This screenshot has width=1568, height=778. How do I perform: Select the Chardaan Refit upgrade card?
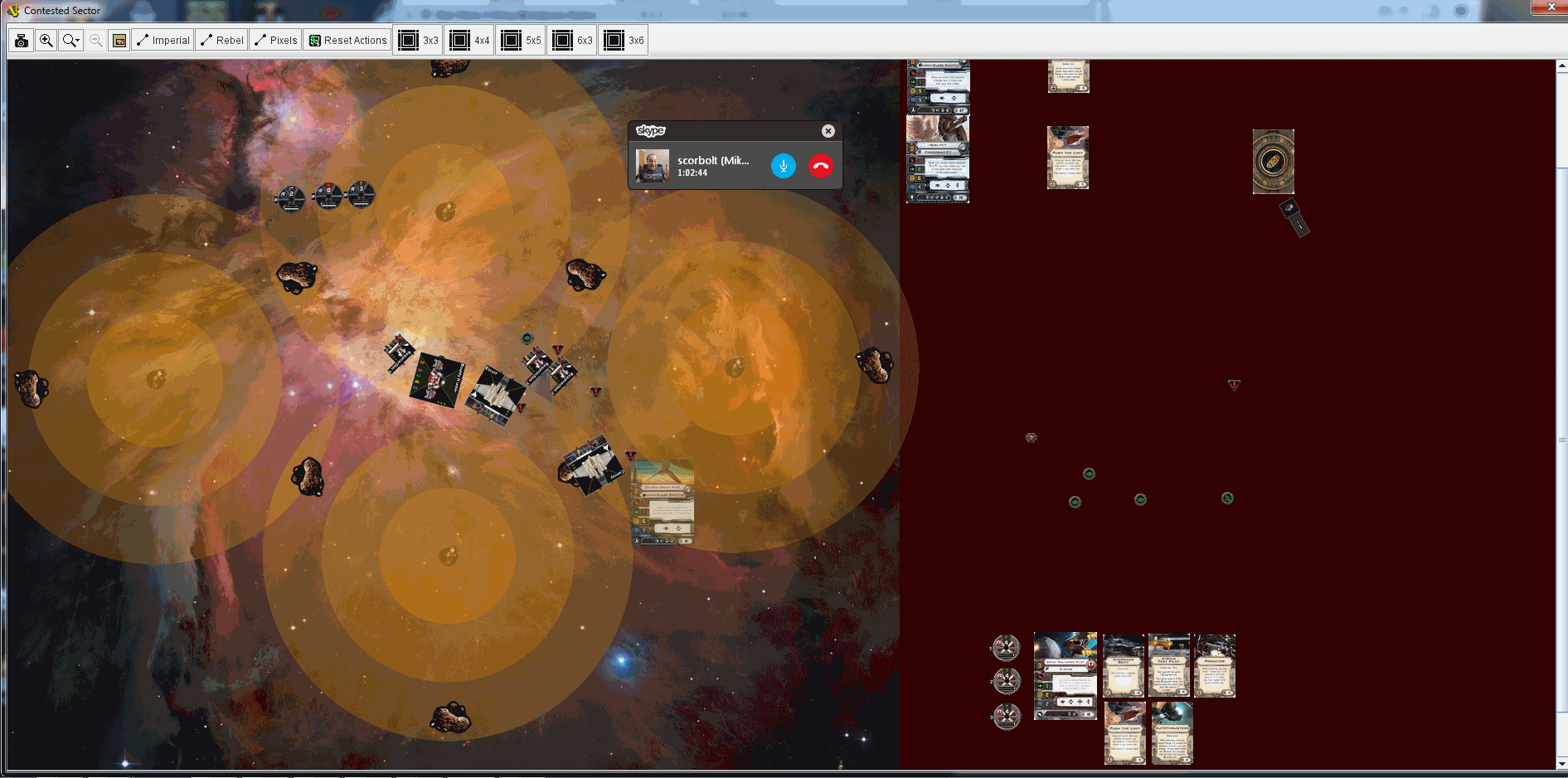pos(1124,665)
